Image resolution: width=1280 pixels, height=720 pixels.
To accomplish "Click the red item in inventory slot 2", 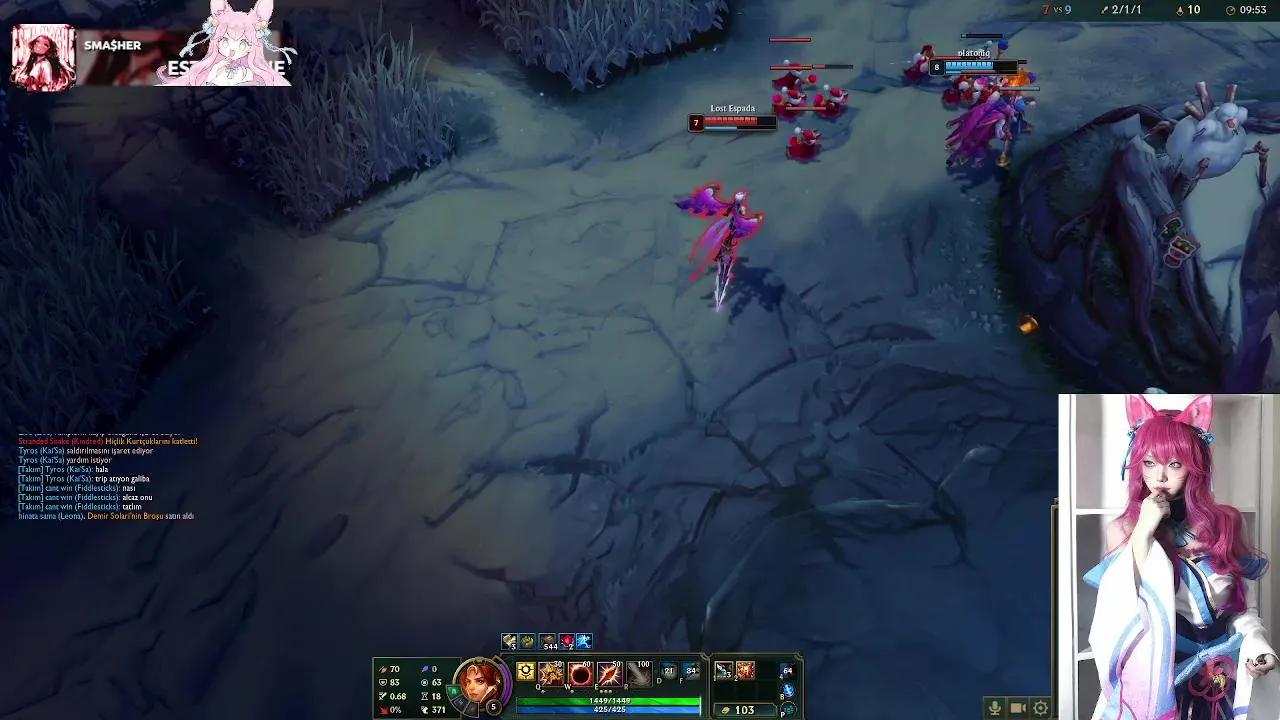I will click(745, 670).
